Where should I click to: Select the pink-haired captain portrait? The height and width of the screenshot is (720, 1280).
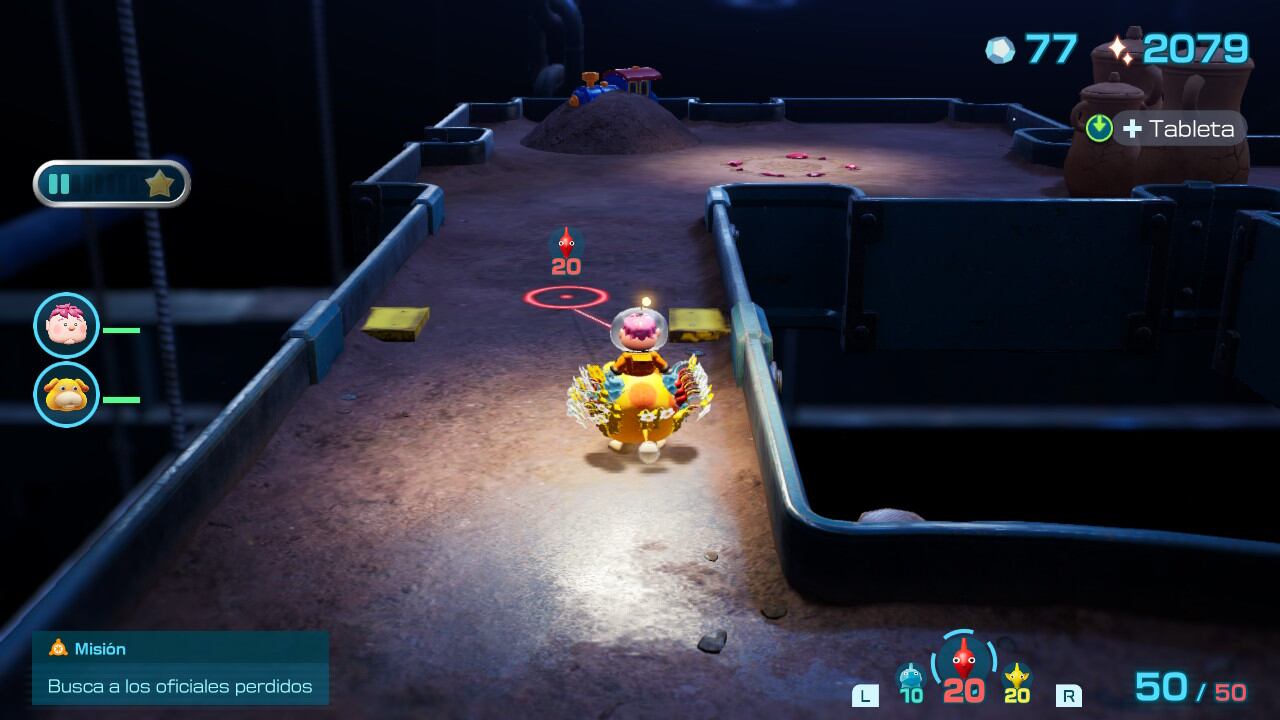tap(66, 326)
